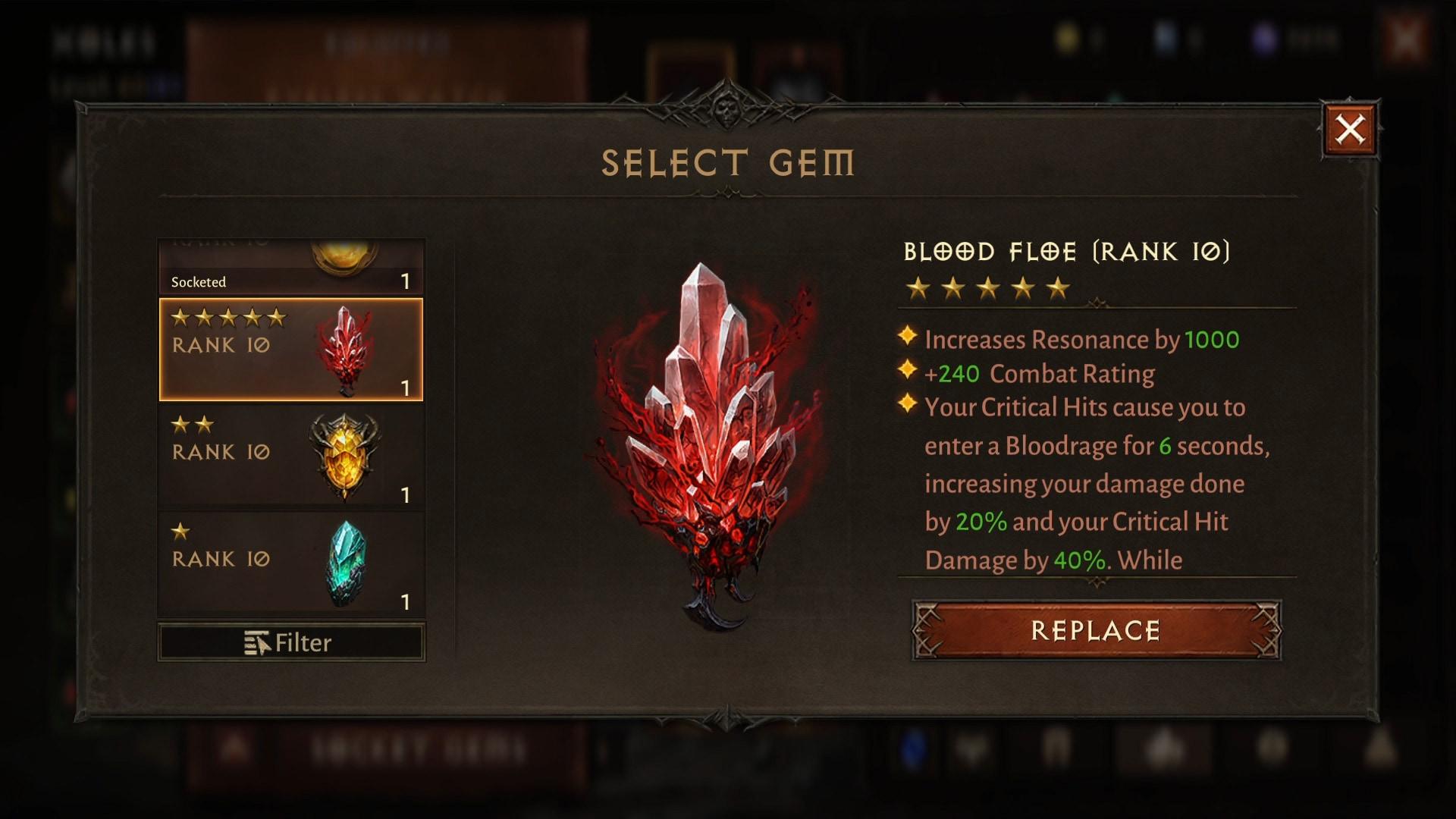
Task: Select the currently Socketed gem row
Action: point(290,268)
